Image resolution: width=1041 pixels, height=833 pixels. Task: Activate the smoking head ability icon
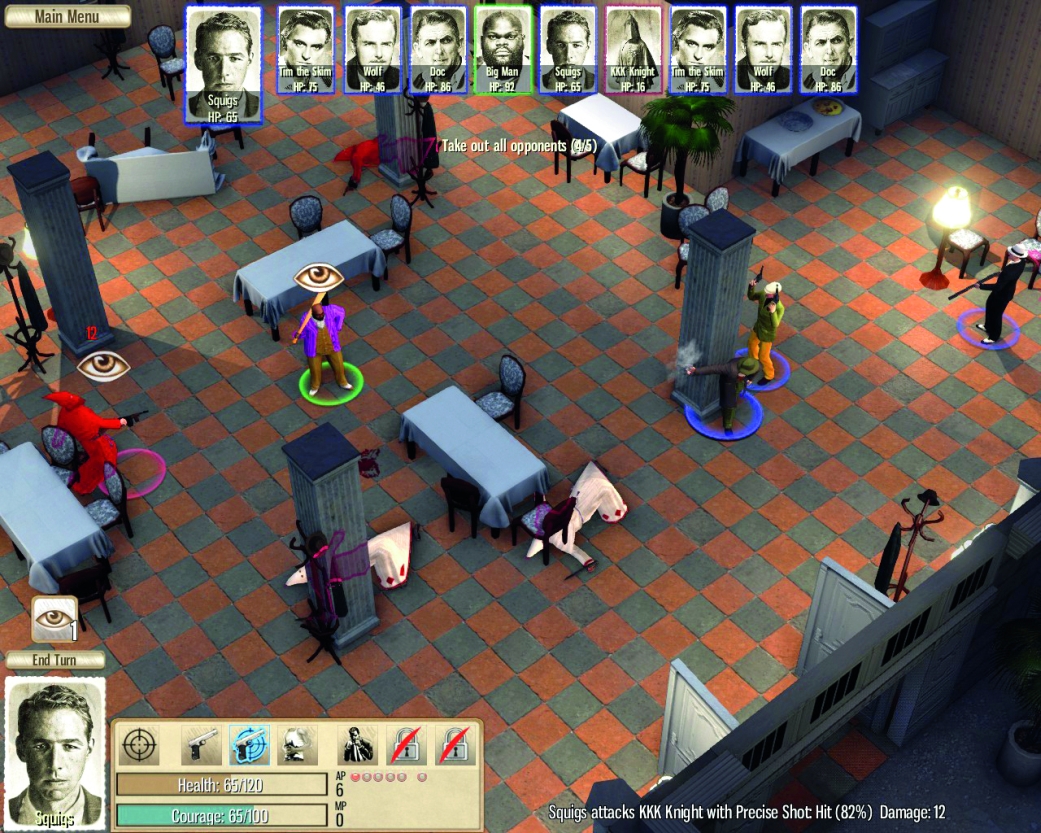[297, 746]
